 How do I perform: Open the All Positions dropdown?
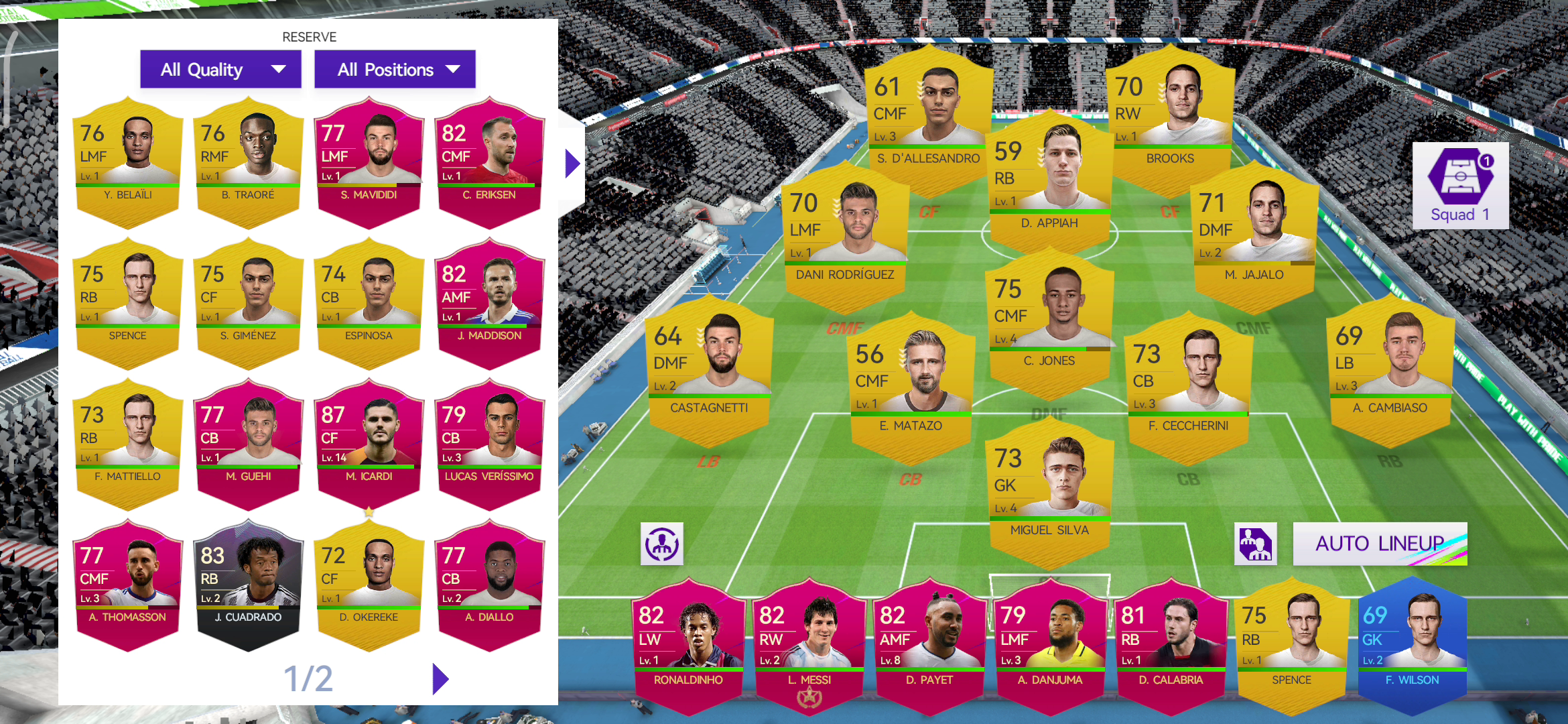click(x=395, y=68)
